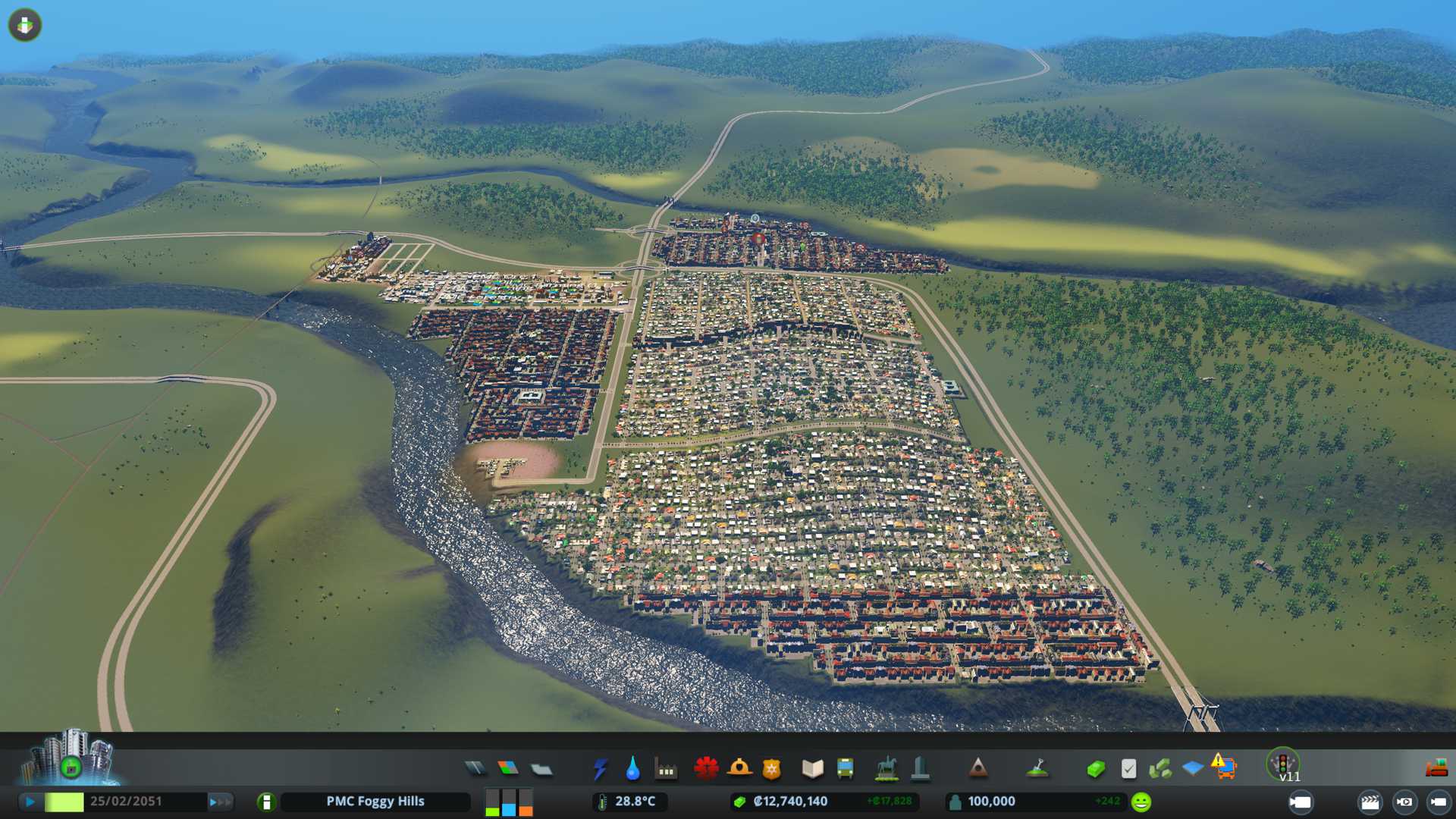
Task: Open the Public Transport bus menu
Action: click(845, 769)
